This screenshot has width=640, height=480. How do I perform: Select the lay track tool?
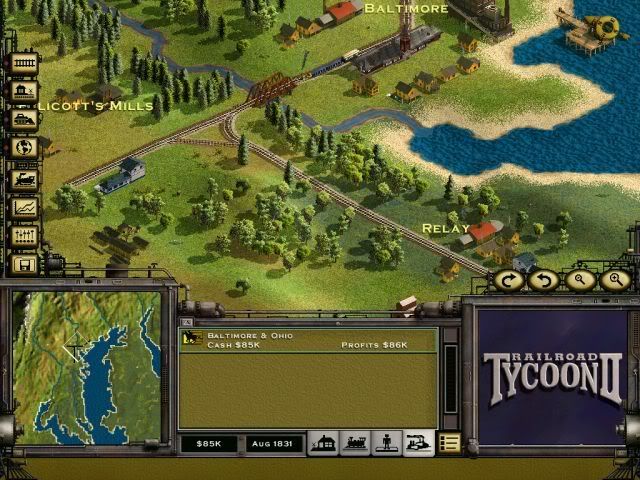click(24, 63)
